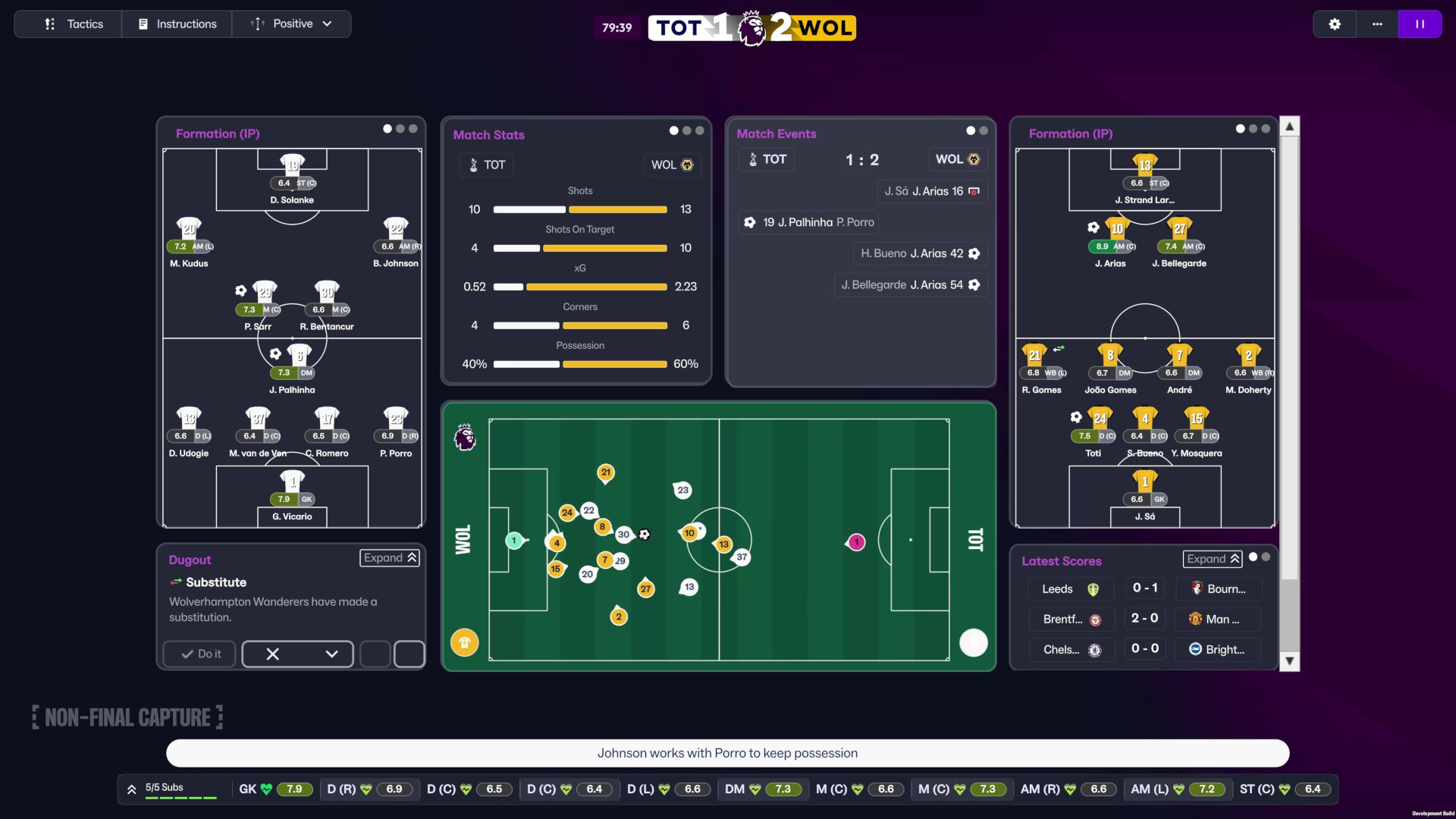Open the Instructions panel icon

143,24
